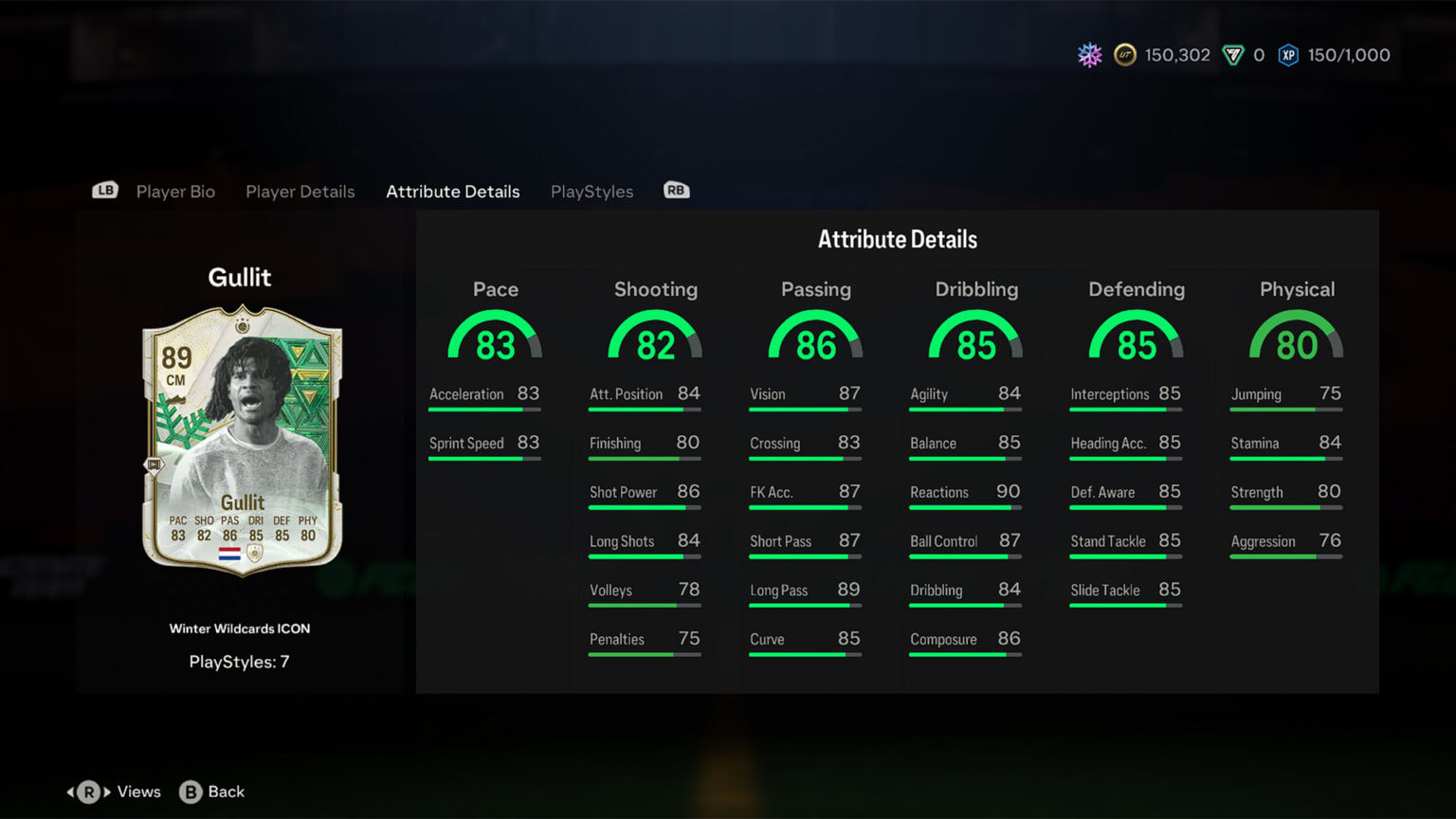Click the Reactions 90 stat bar
Screen dimensions: 1456x819
coord(965,498)
